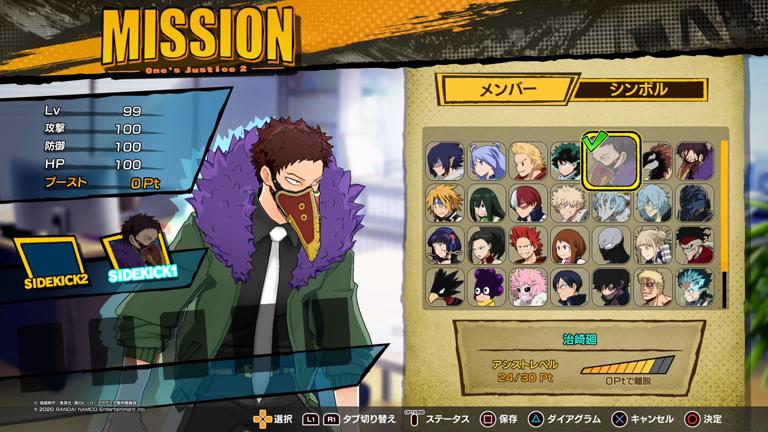Open the シンボル tab
The height and width of the screenshot is (432, 768).
(640, 89)
